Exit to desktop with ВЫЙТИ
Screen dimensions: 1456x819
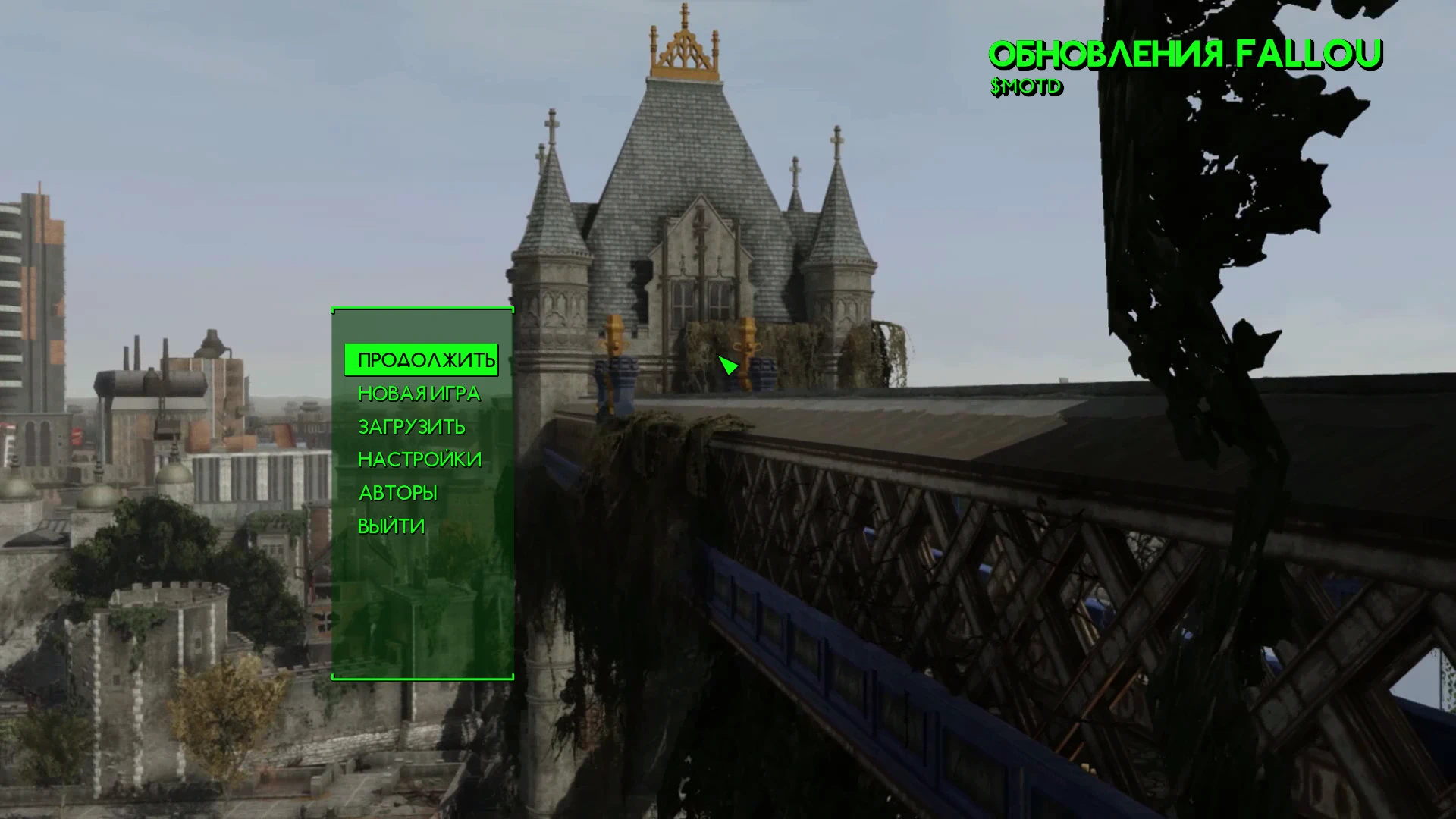pos(391,524)
